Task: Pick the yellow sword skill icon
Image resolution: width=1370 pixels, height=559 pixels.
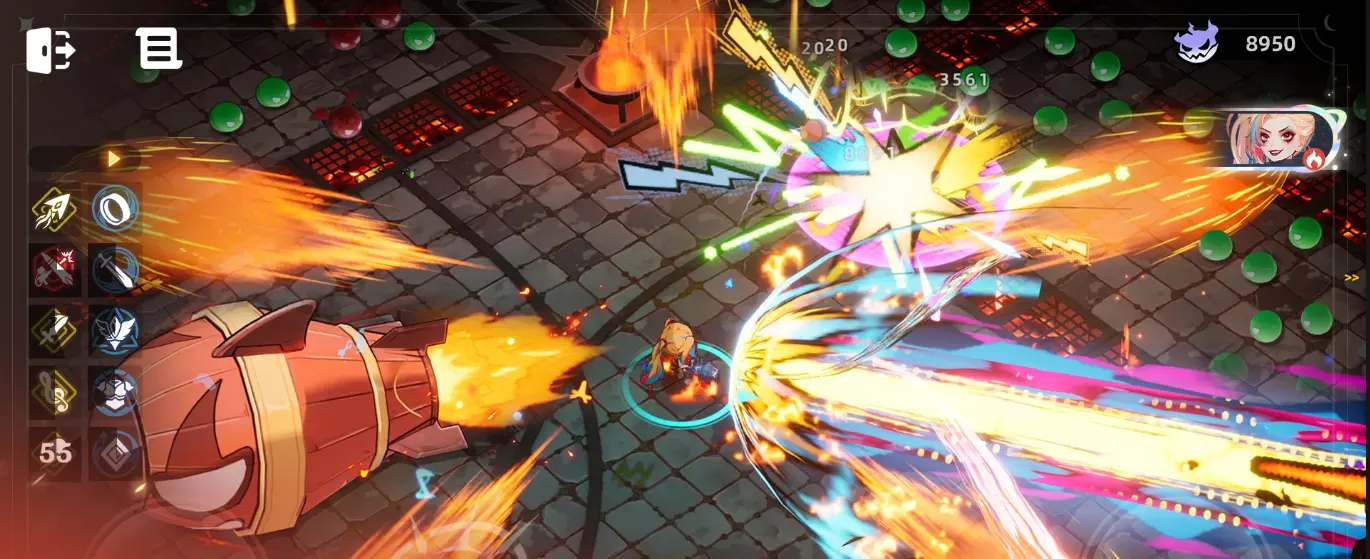Action: click(55, 330)
